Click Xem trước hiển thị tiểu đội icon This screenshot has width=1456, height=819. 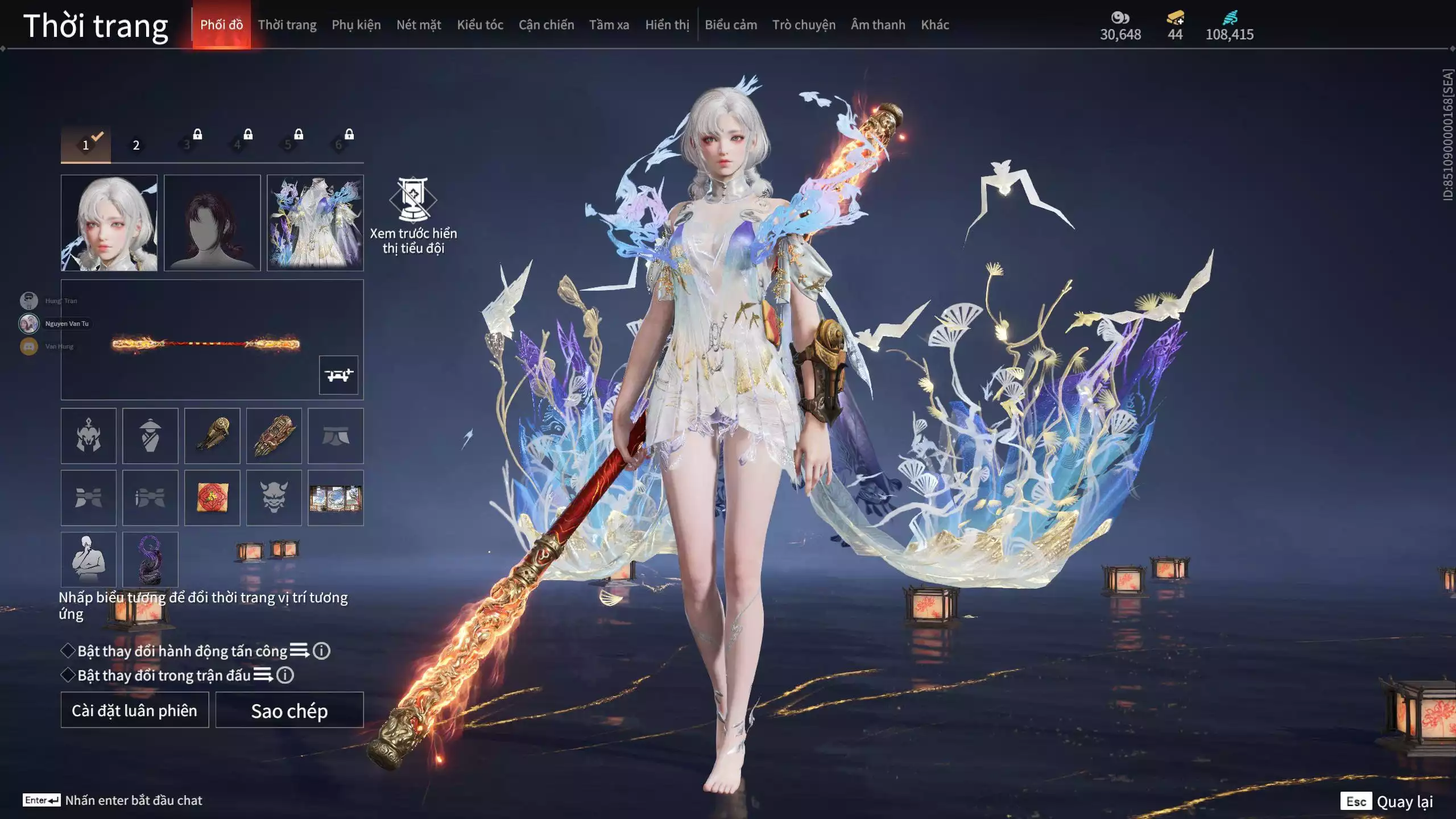413,200
